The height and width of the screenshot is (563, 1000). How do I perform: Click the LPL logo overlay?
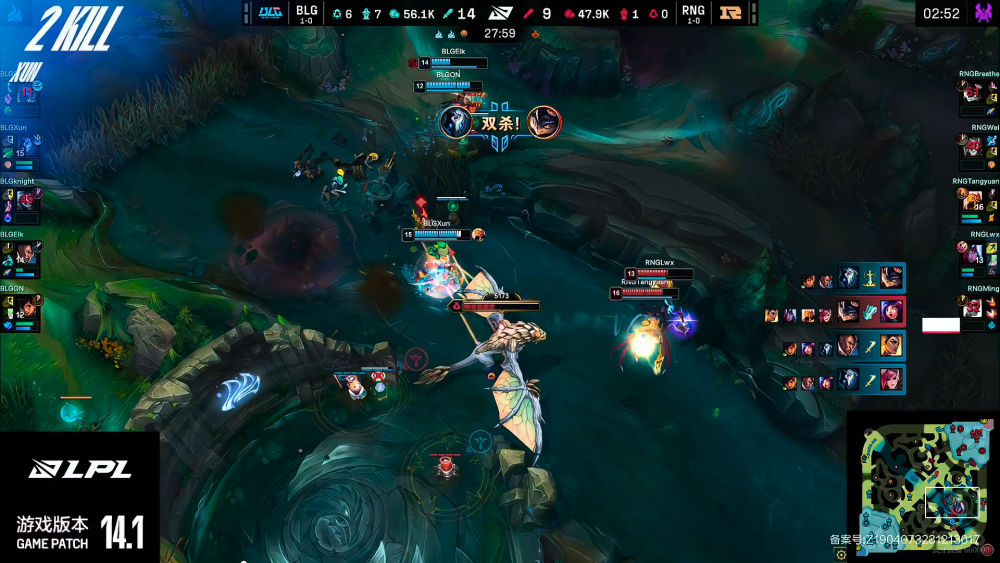click(80, 469)
